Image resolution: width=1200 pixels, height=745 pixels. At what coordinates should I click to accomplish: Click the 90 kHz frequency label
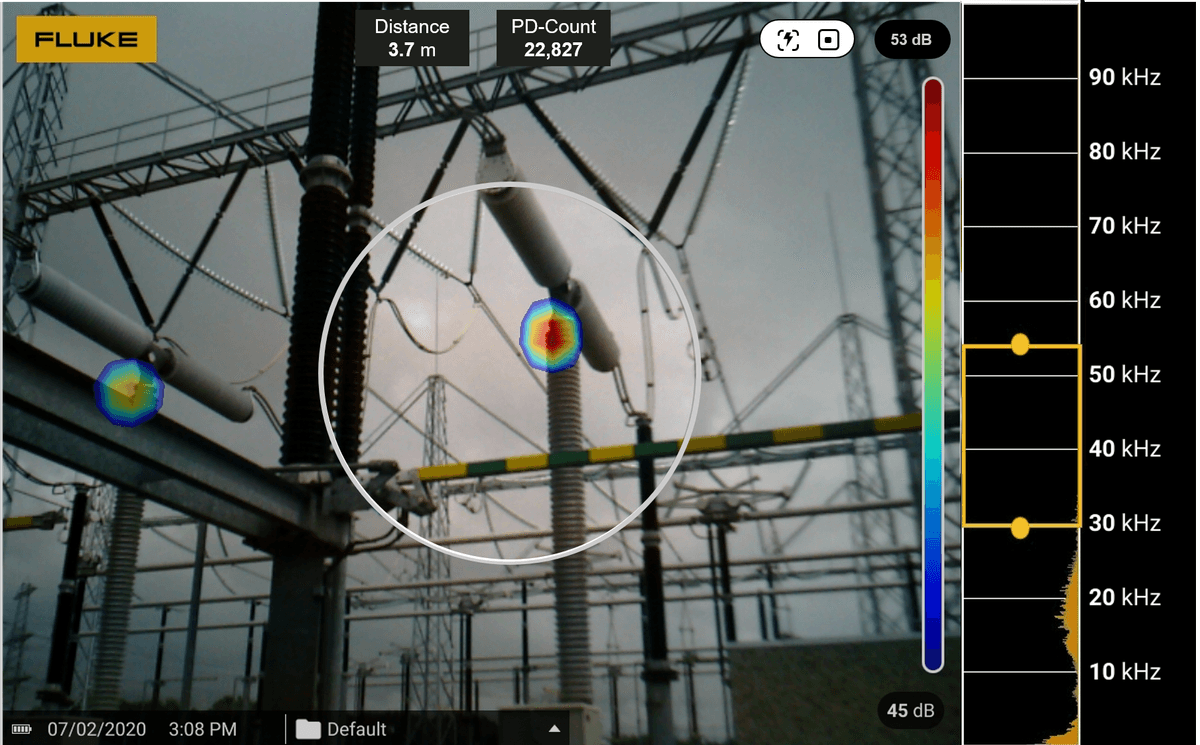point(1124,77)
